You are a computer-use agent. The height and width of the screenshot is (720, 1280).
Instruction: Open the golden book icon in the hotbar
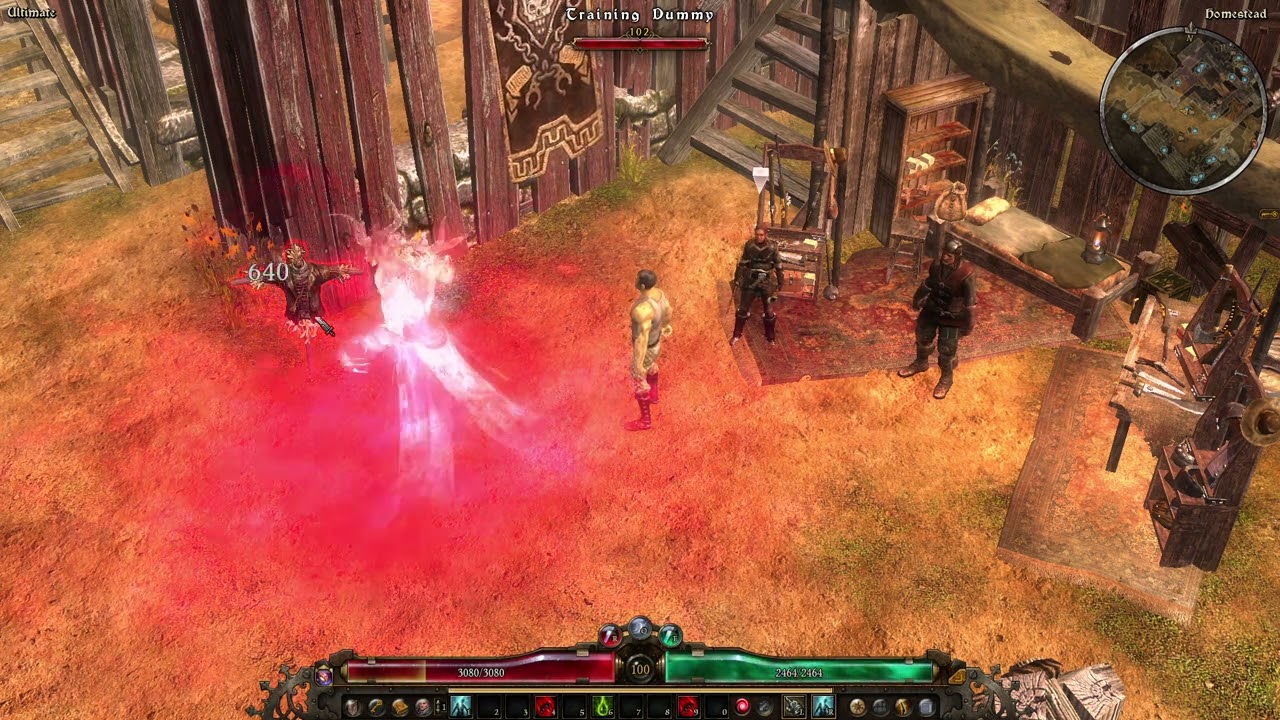tap(399, 707)
